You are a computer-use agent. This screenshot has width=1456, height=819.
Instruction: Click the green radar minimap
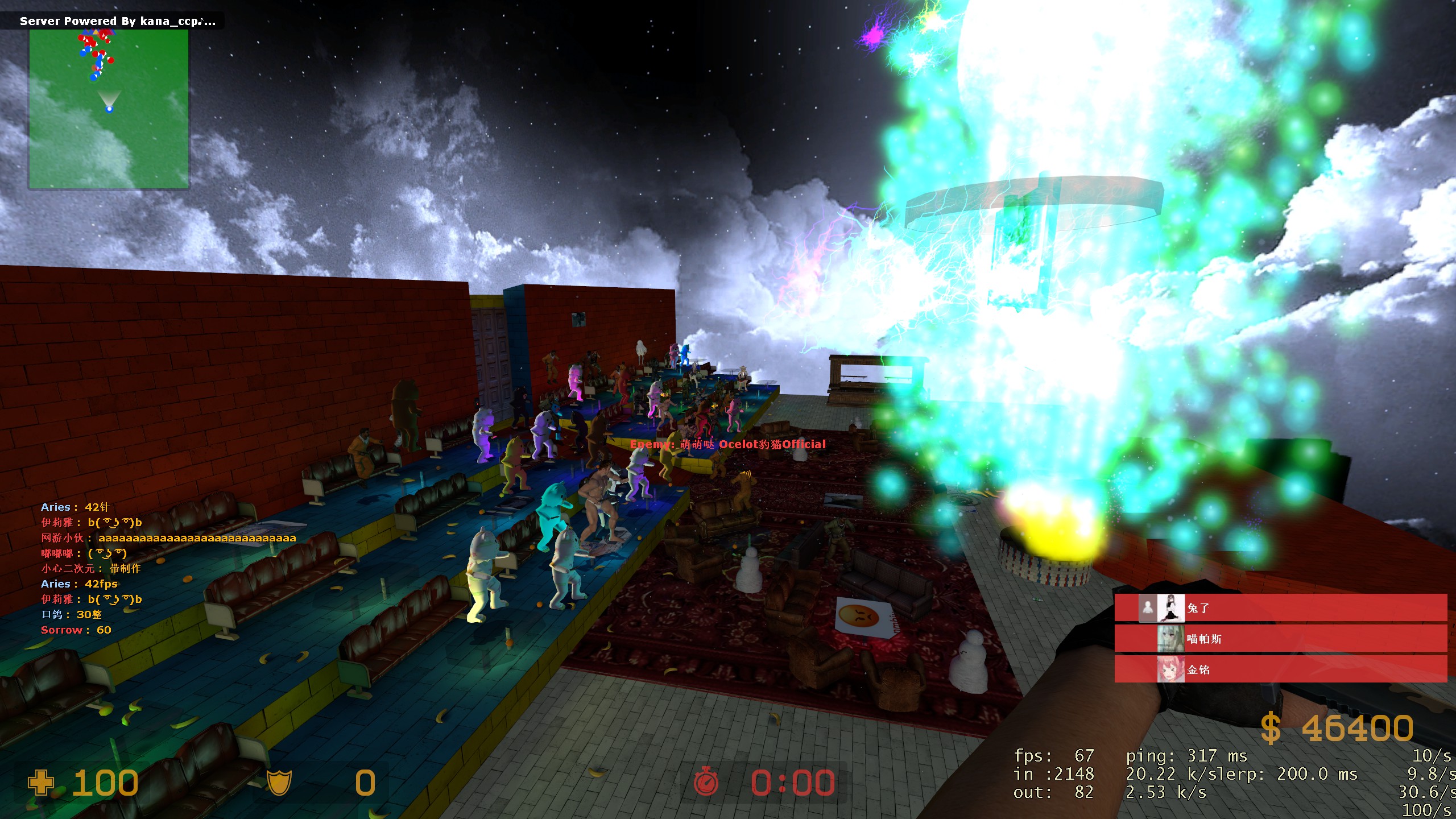click(x=109, y=108)
